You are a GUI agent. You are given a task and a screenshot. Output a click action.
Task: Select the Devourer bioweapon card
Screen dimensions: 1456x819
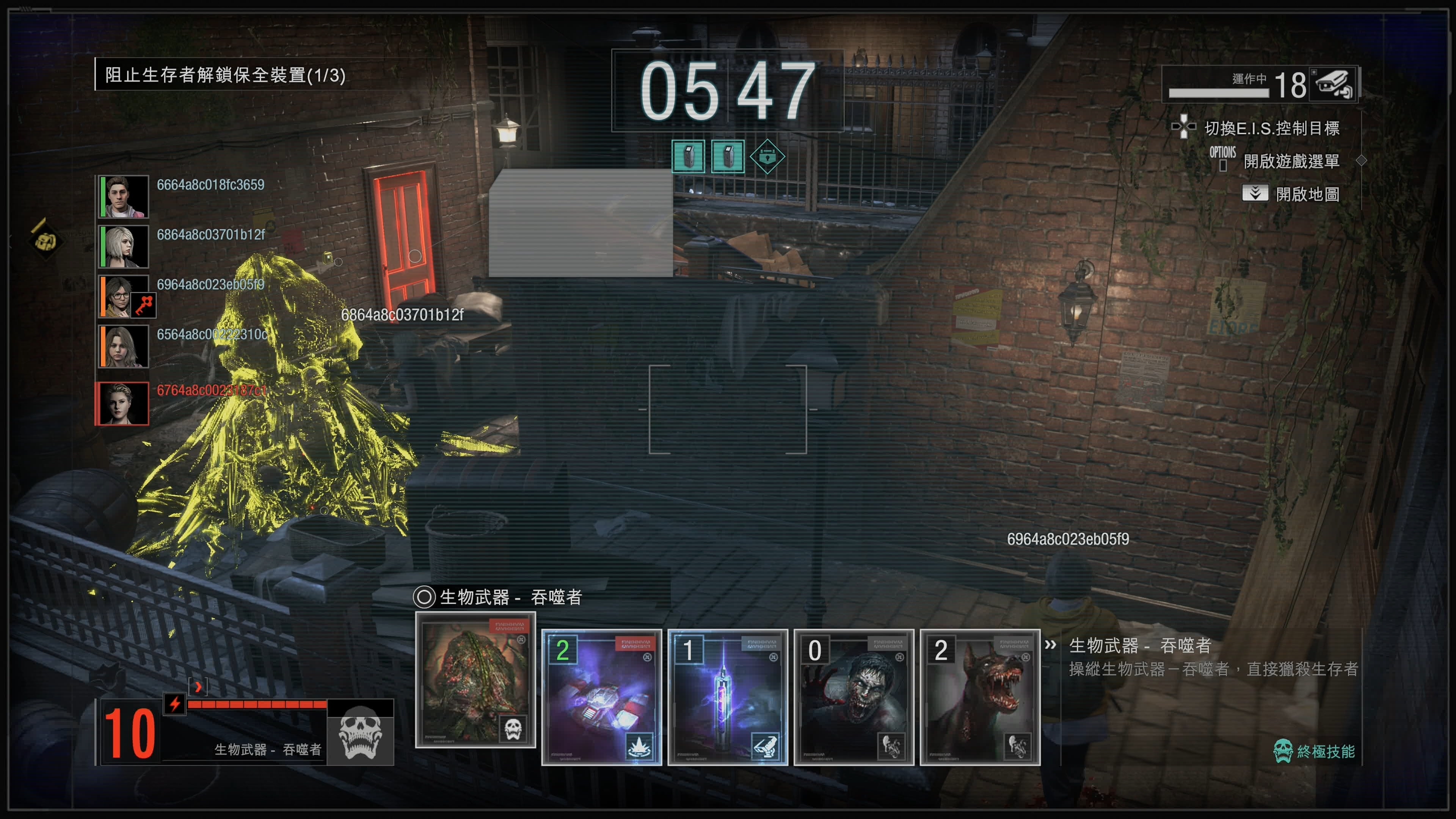click(475, 680)
